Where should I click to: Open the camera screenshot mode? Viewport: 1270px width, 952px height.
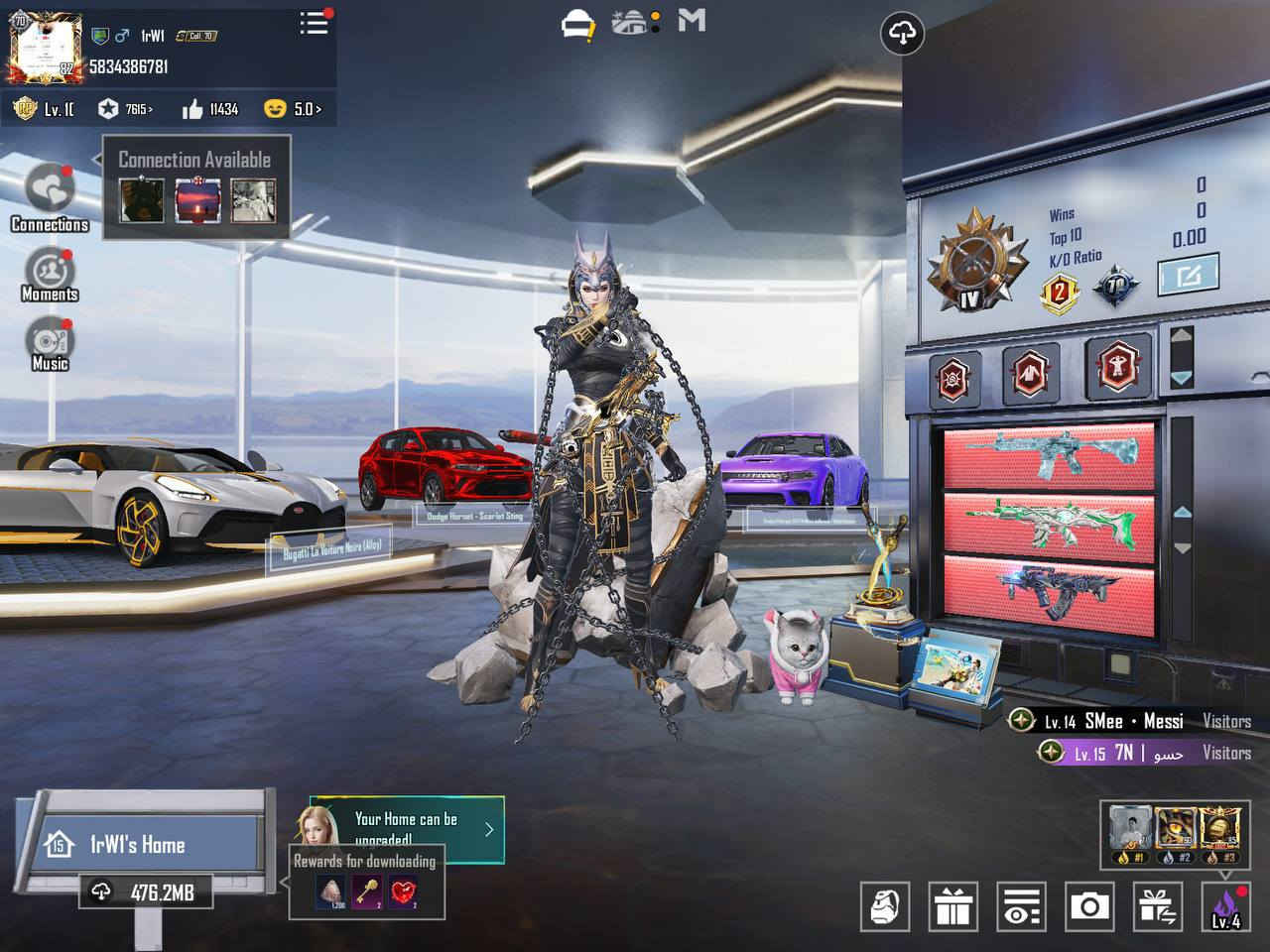(x=1088, y=906)
